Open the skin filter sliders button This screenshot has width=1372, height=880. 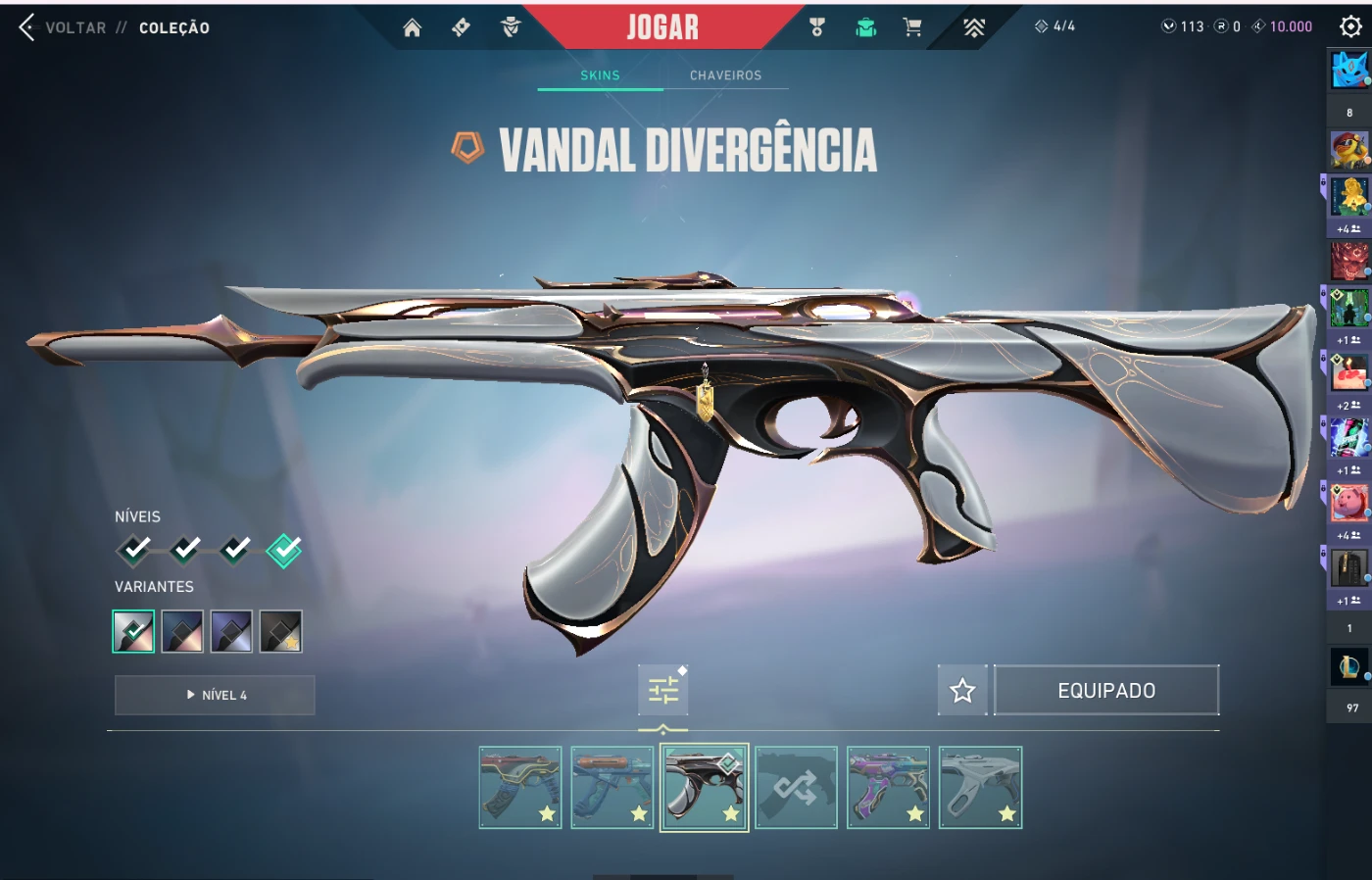[663, 690]
